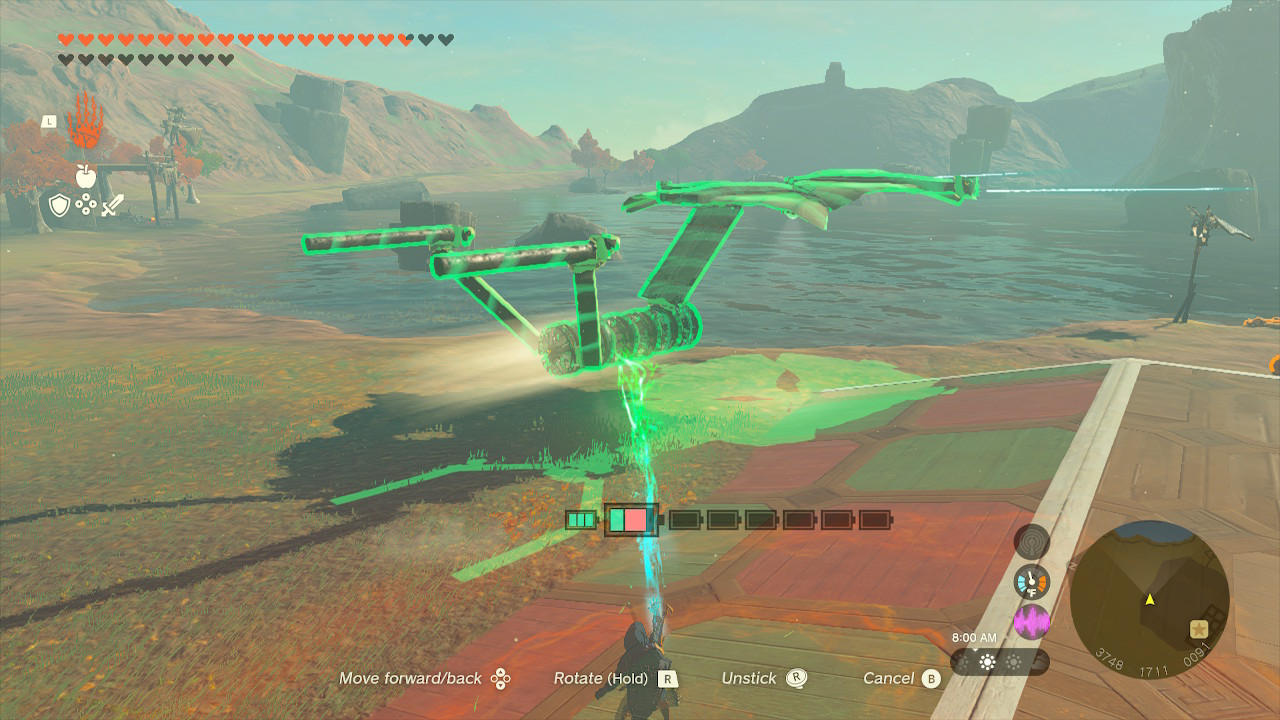Activate the grey sensor radar icon

(x=1031, y=542)
